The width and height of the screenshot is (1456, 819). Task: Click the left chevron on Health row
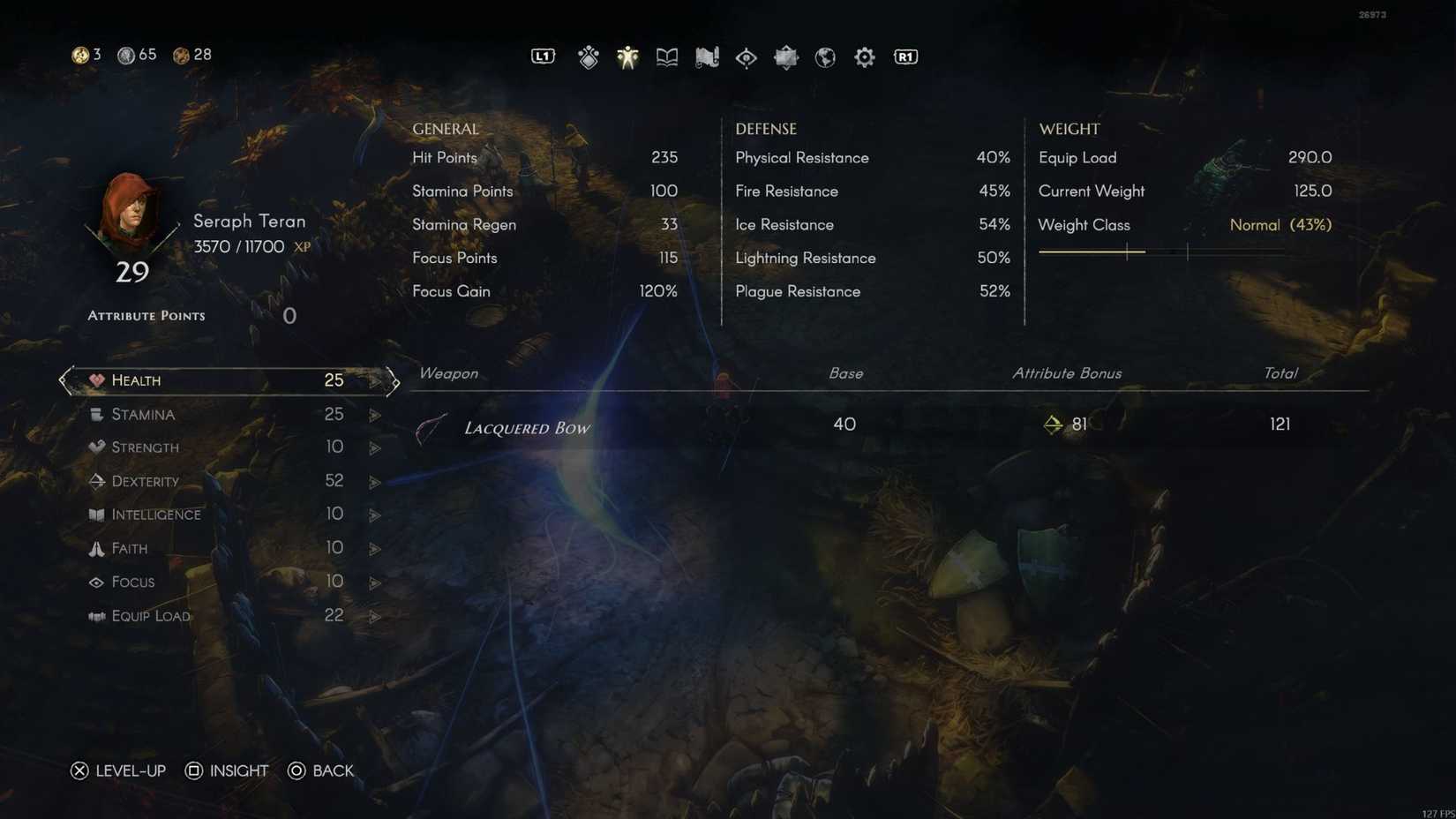click(x=63, y=381)
